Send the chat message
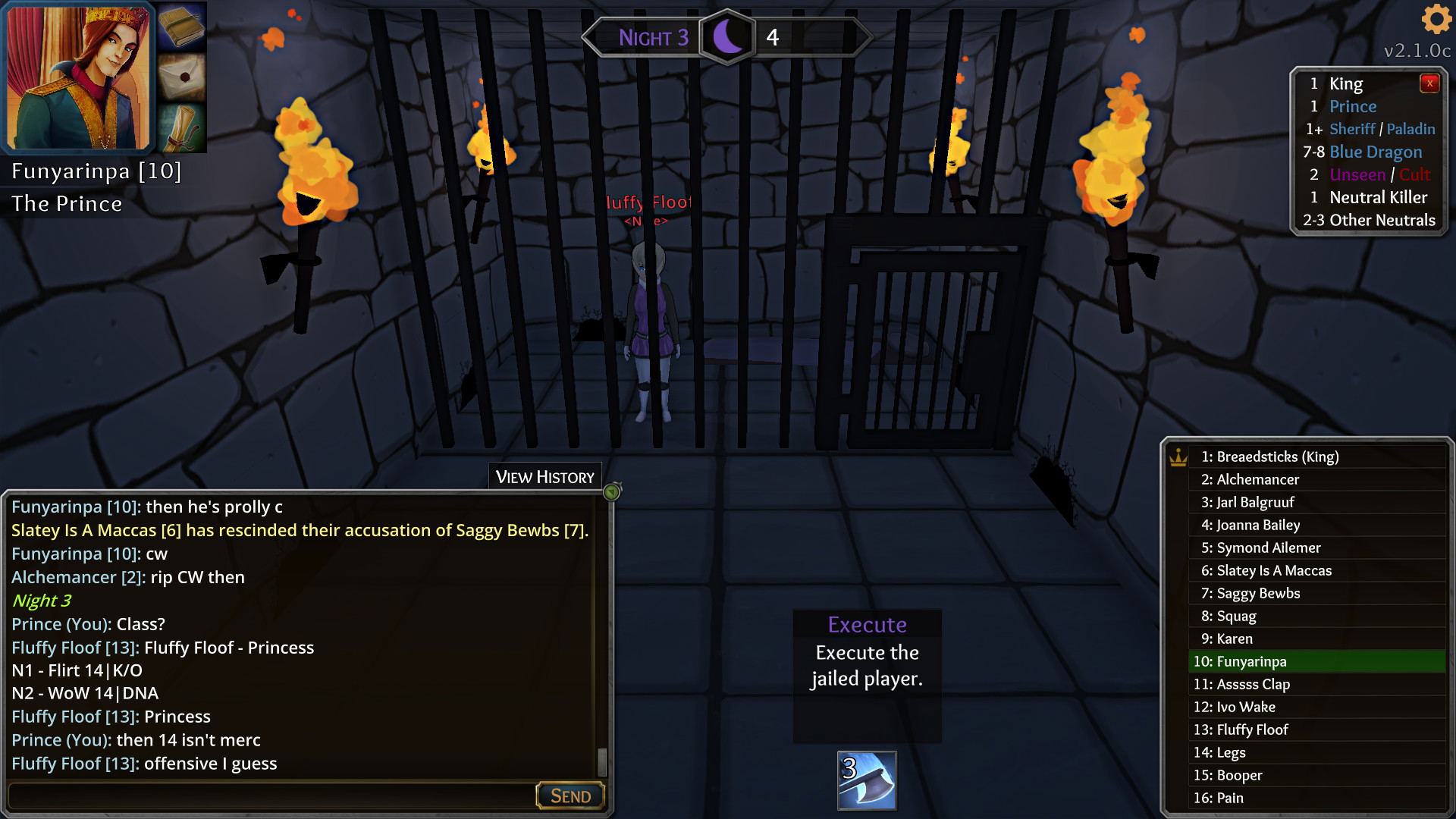This screenshot has width=1456, height=819. click(570, 795)
